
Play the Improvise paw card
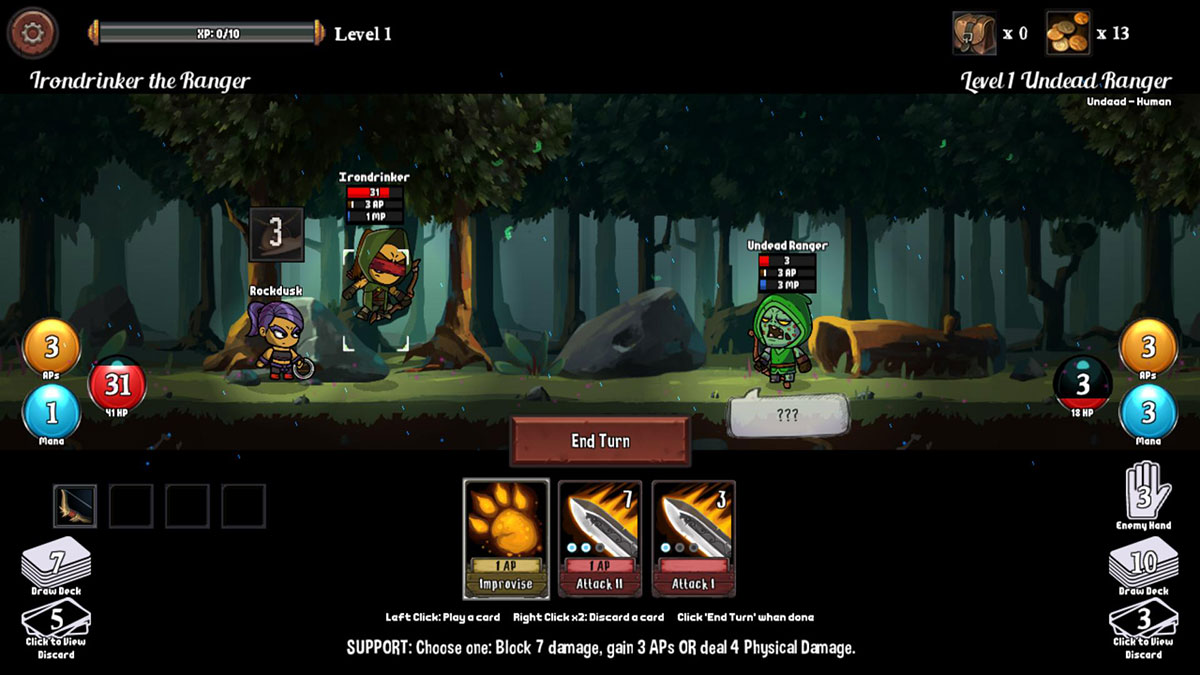point(506,539)
